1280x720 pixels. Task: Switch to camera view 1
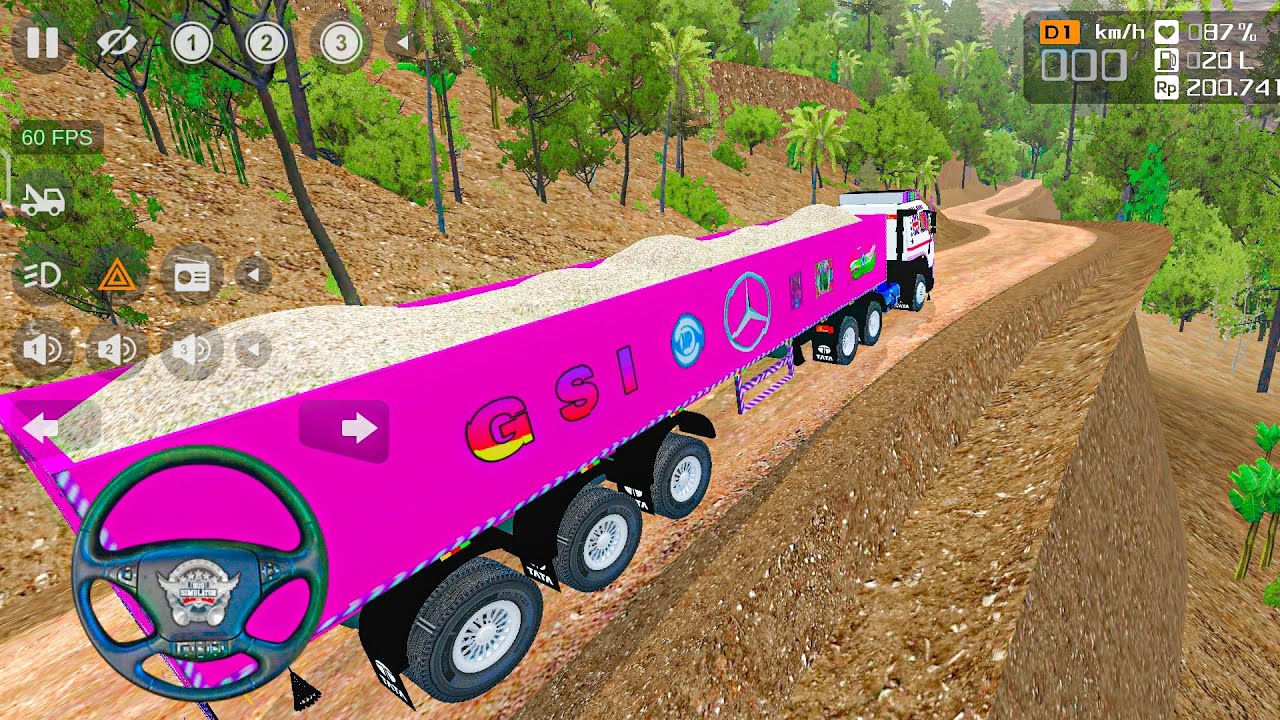click(x=191, y=43)
